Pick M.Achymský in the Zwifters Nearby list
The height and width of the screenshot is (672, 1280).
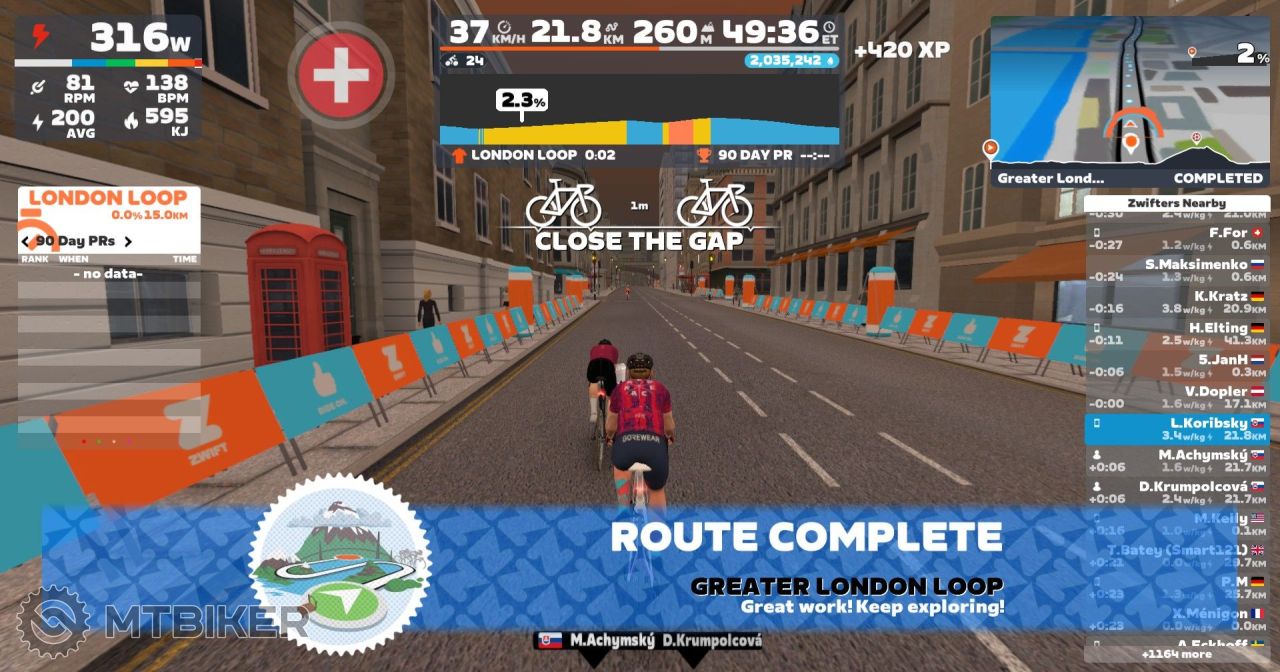pos(1177,461)
